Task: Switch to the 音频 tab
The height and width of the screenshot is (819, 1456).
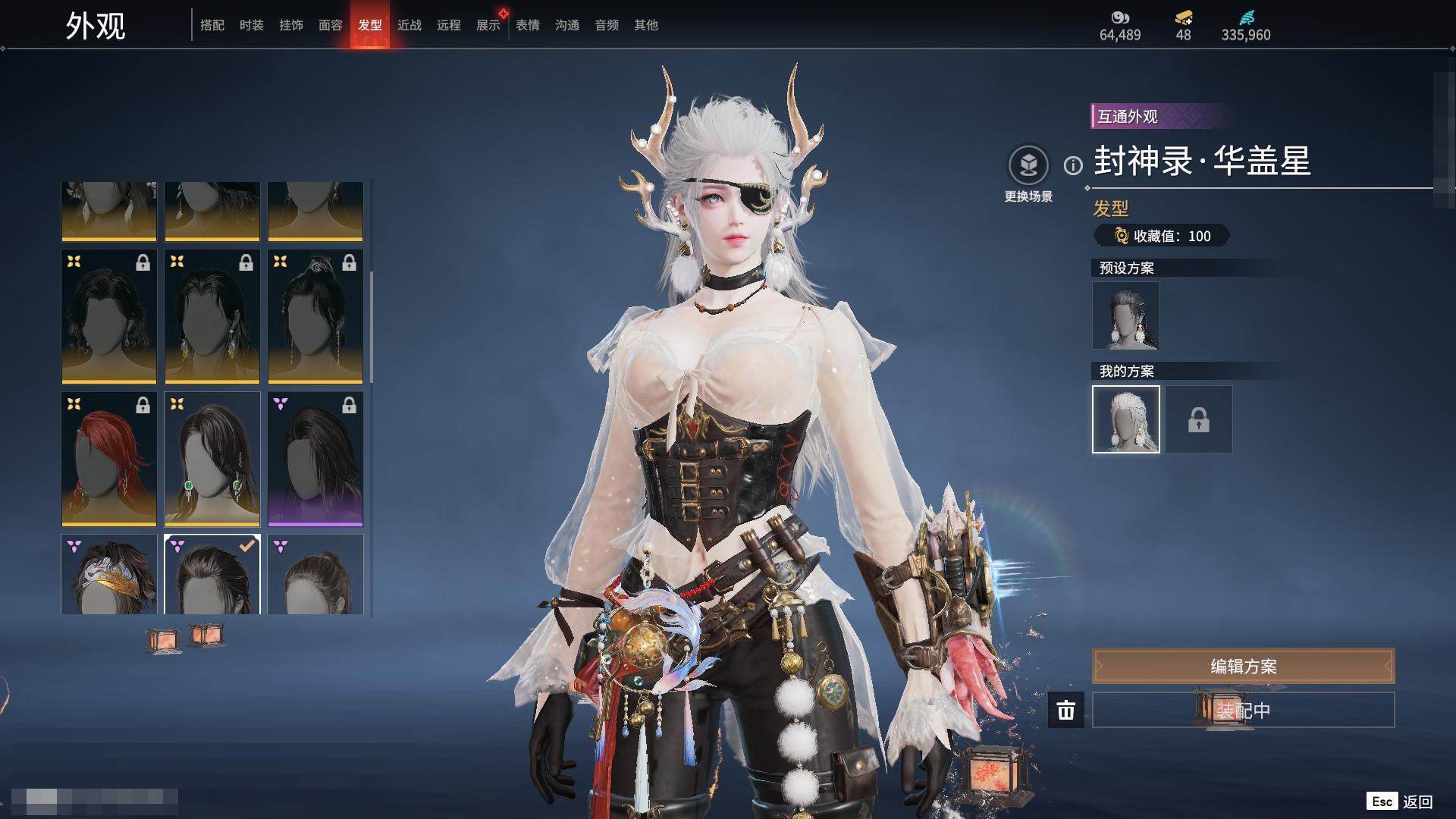Action: coord(607,25)
